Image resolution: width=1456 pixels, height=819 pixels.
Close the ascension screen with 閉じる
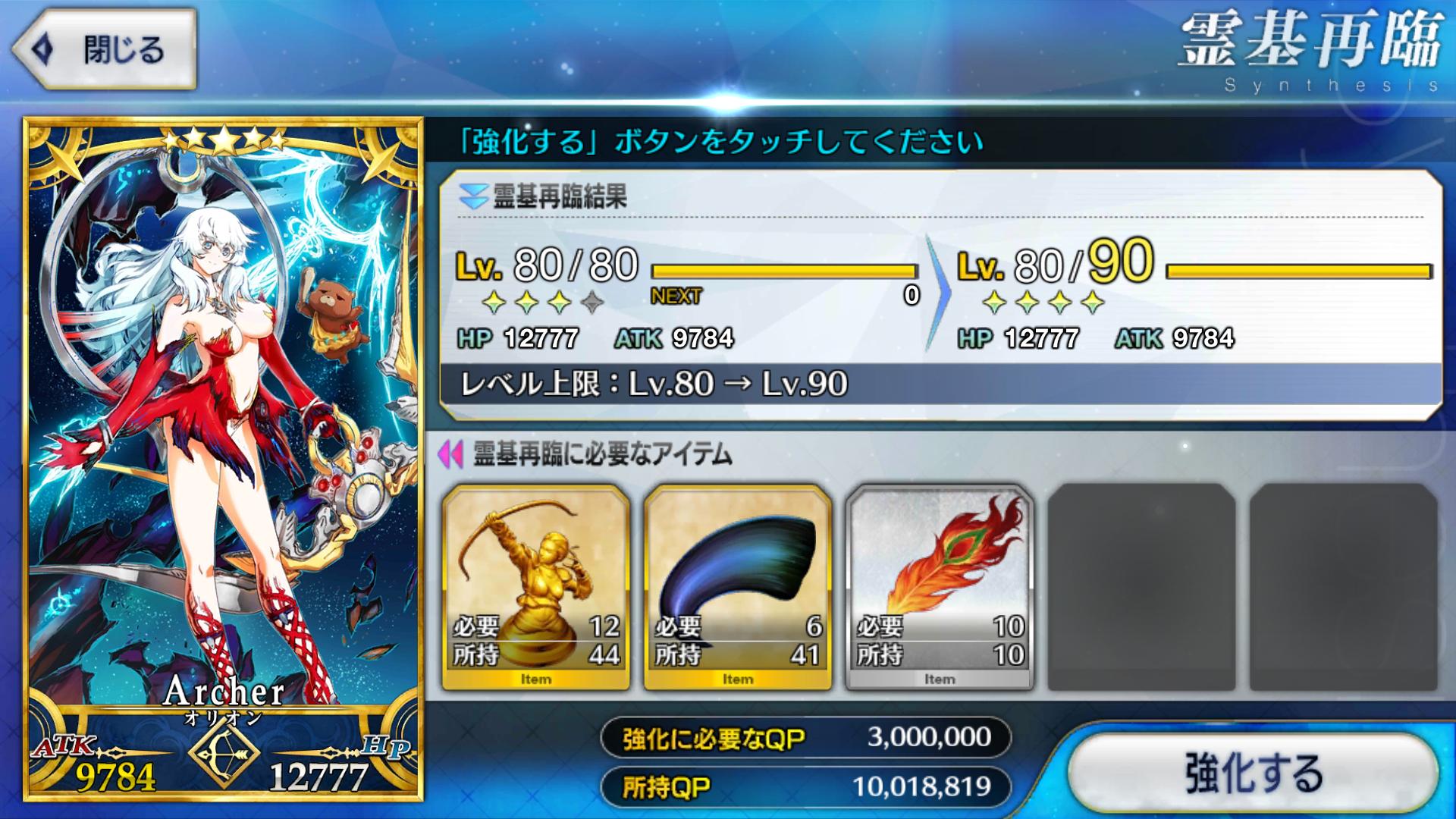[106, 50]
